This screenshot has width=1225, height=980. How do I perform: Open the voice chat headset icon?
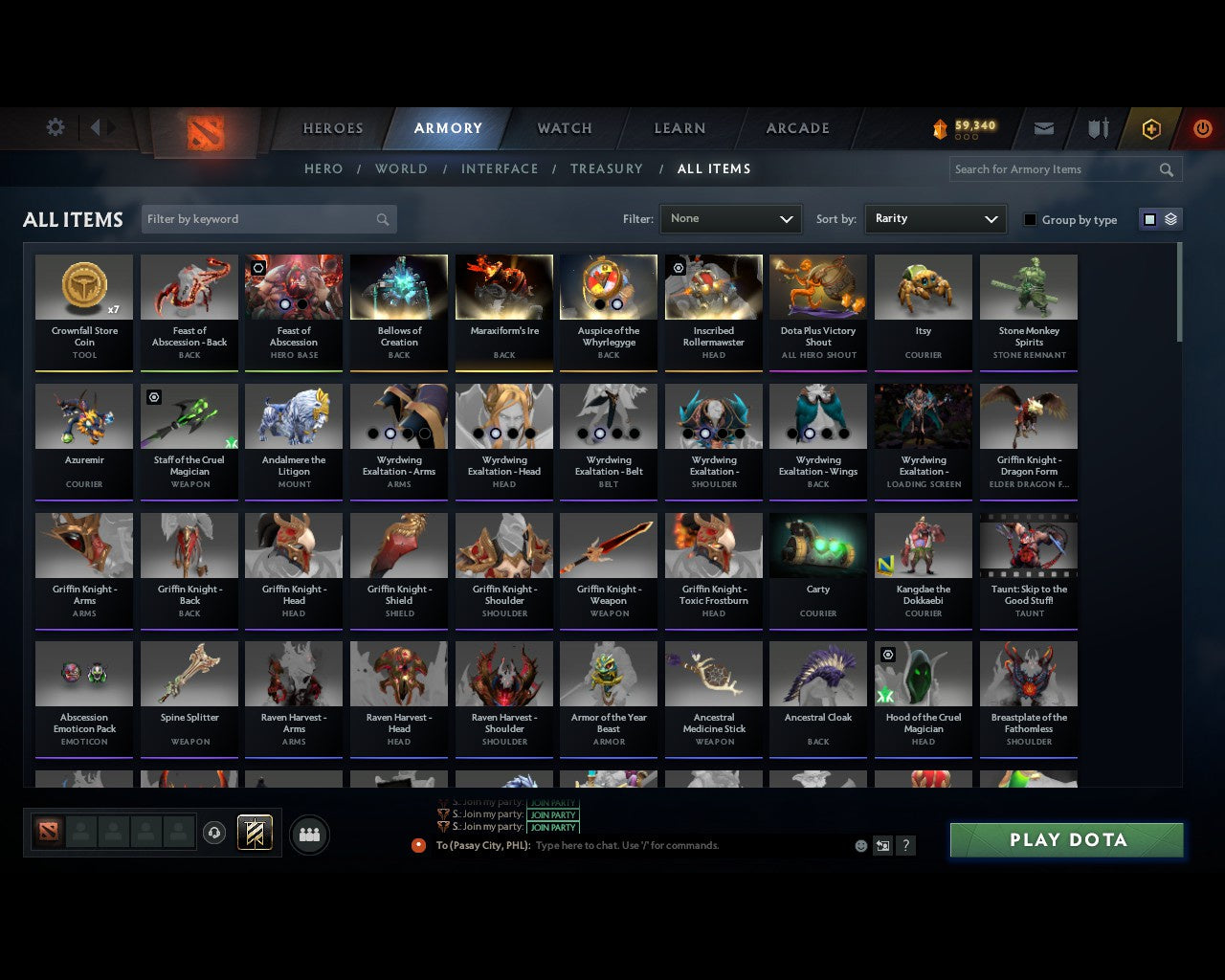[214, 832]
